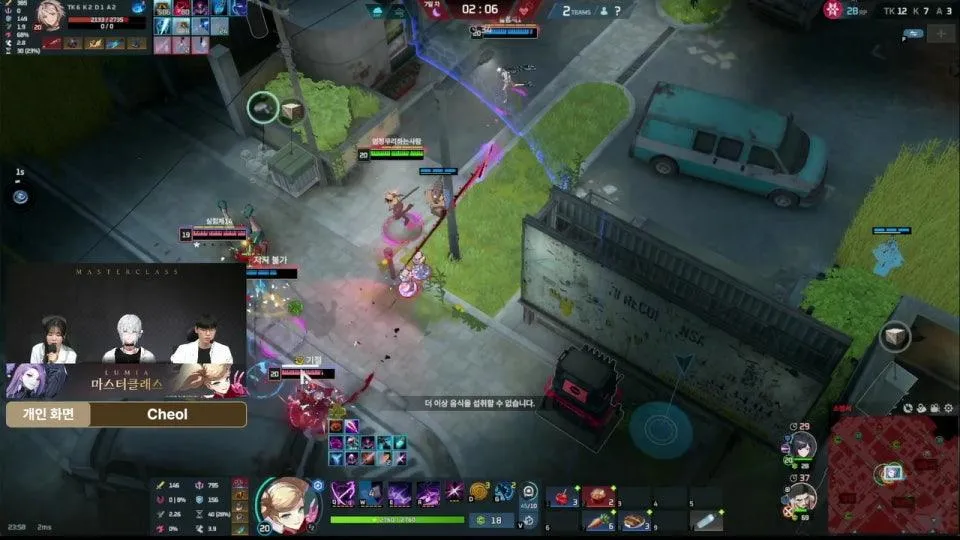Use the carrot item in inventory
This screenshot has width=960, height=540.
pyautogui.click(x=600, y=520)
